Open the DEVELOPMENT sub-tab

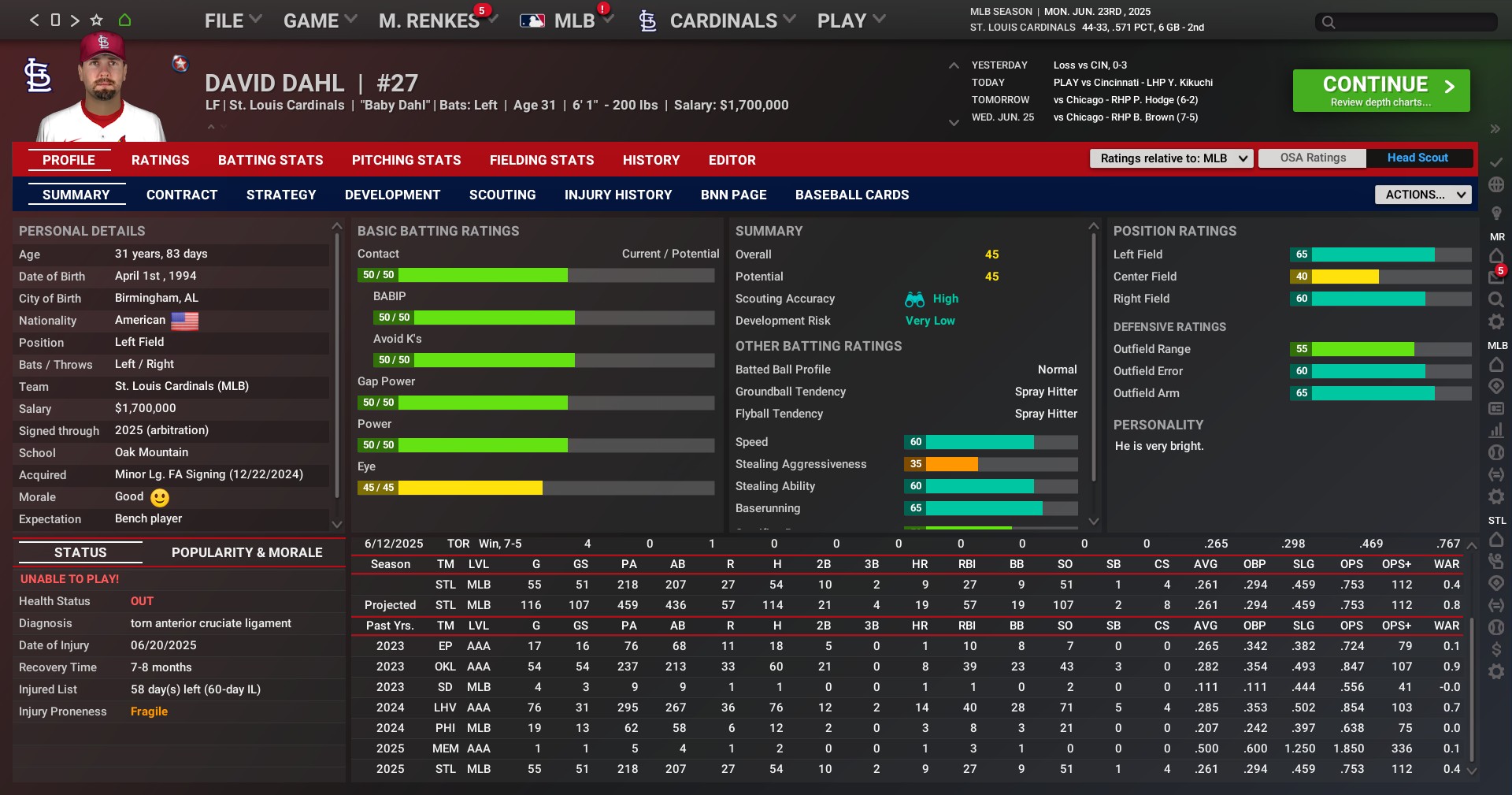393,195
